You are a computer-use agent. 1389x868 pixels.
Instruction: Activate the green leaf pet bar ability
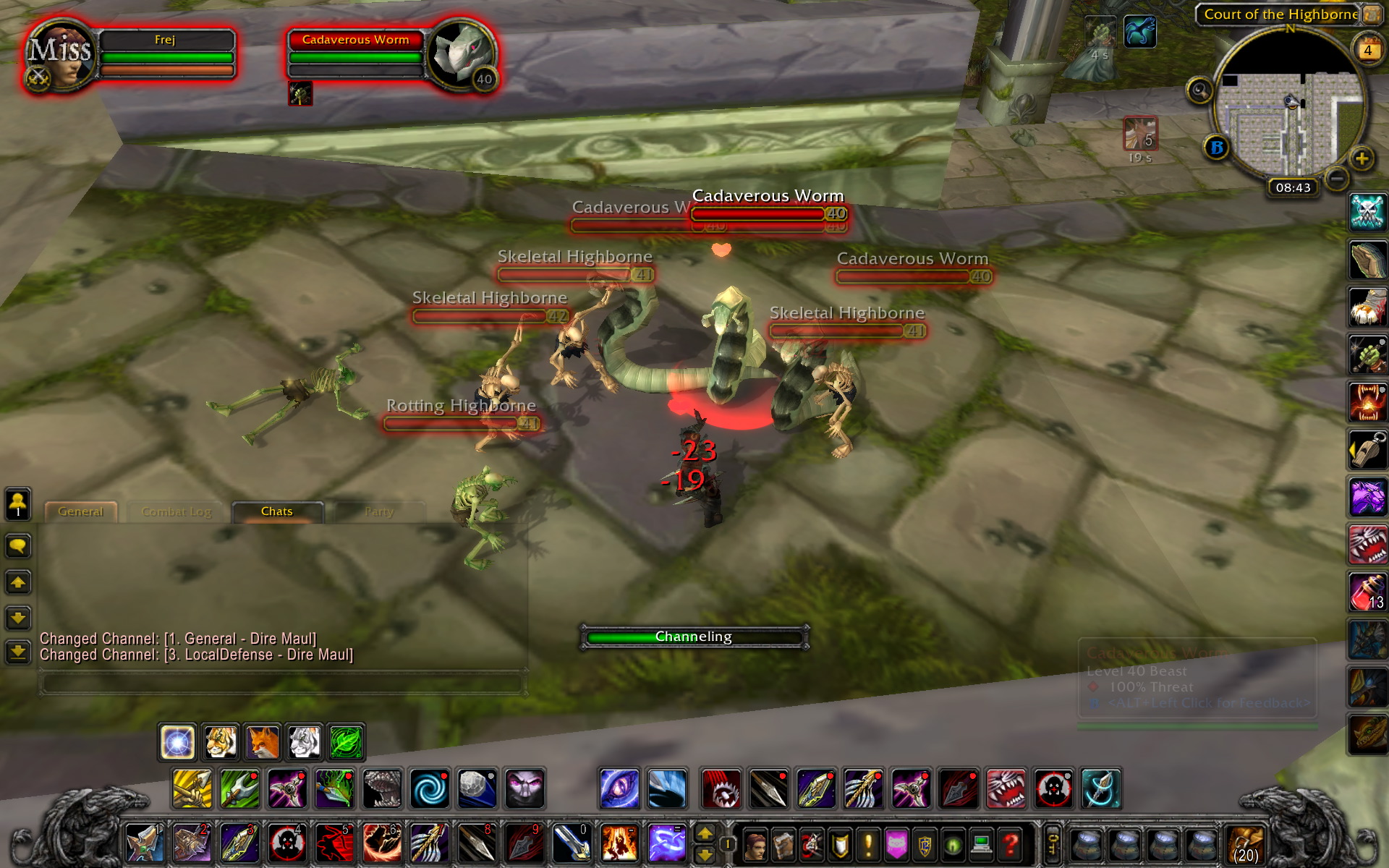click(346, 742)
